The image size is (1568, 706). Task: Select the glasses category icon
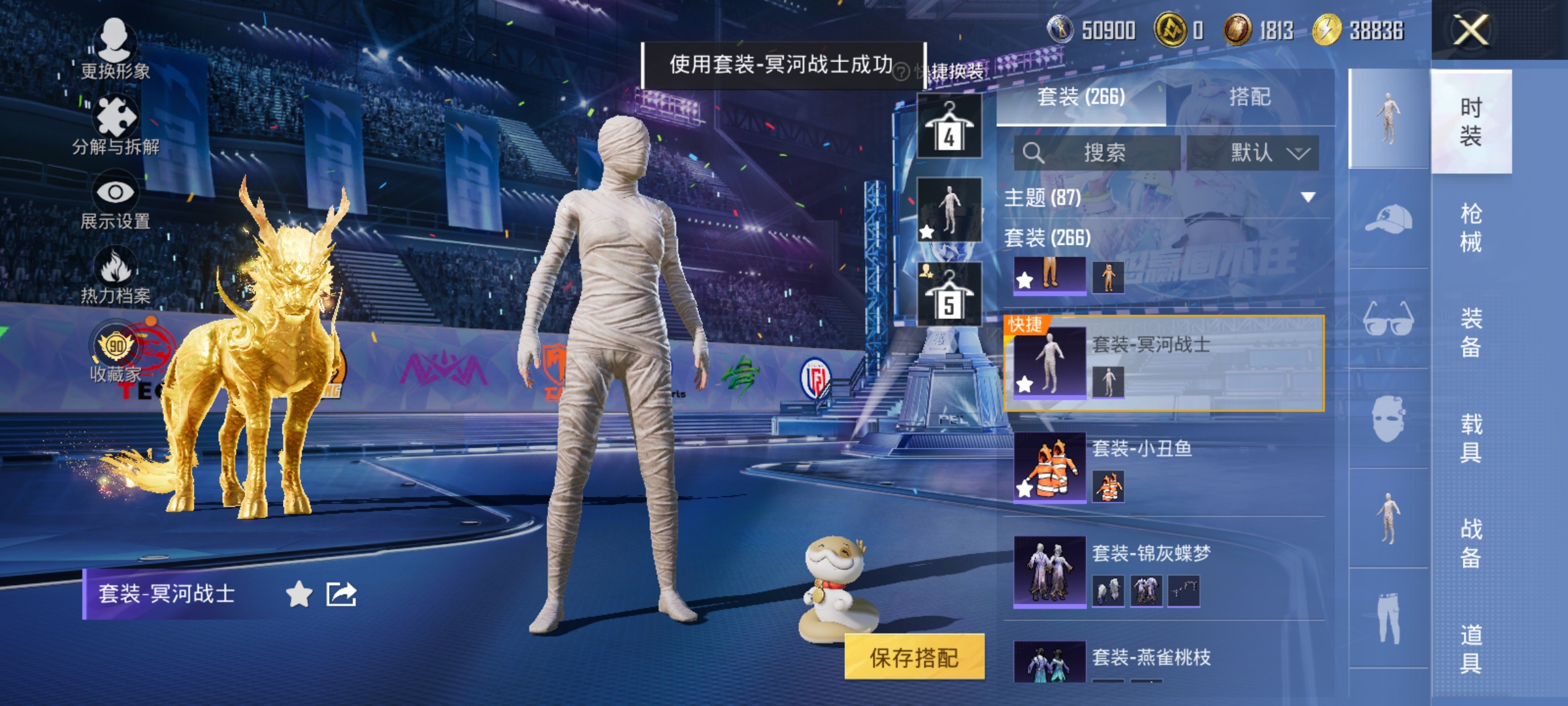point(1388,318)
